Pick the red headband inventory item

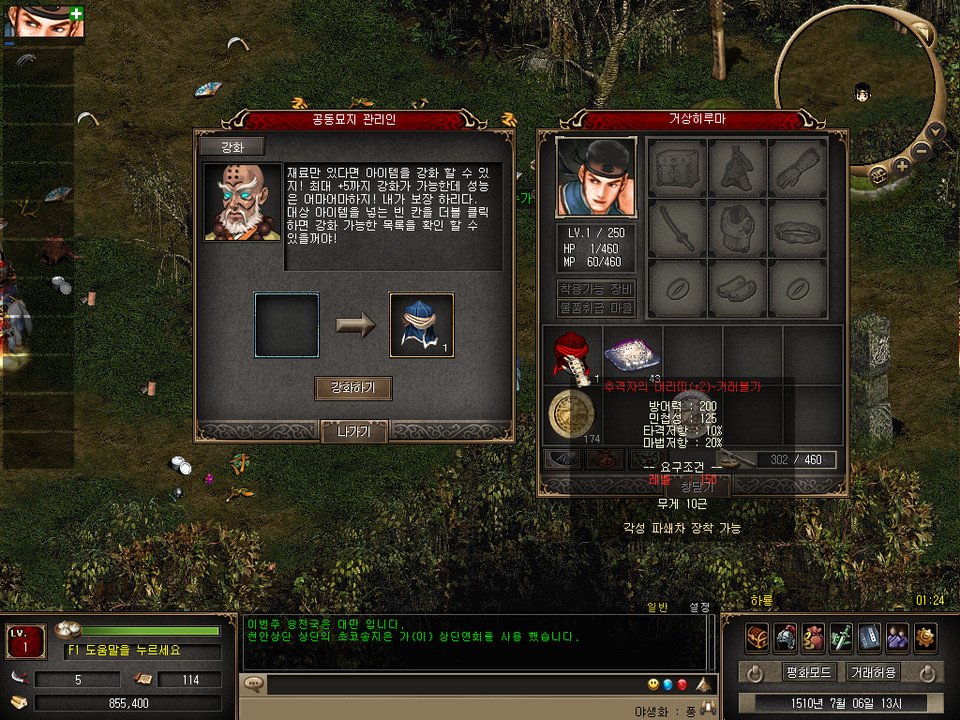pyautogui.click(x=573, y=354)
